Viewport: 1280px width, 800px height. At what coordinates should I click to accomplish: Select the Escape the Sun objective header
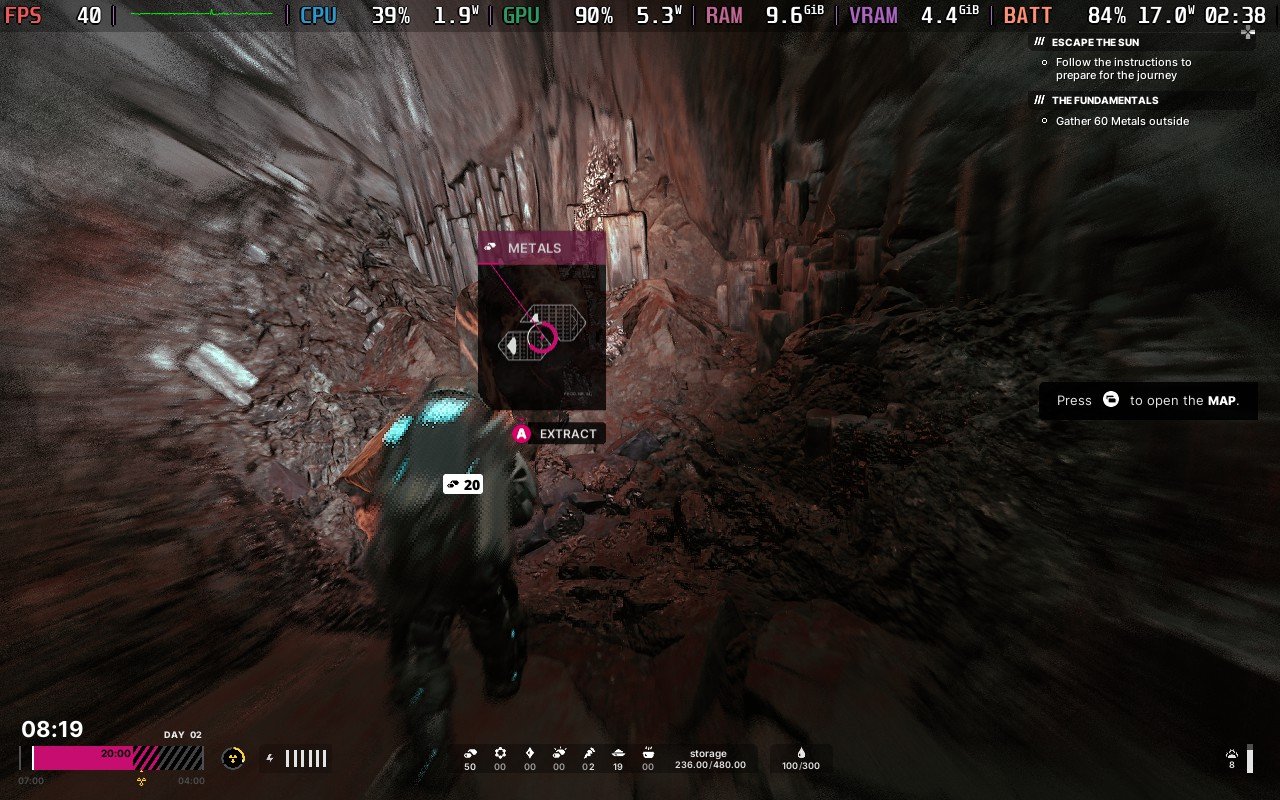pos(1095,43)
